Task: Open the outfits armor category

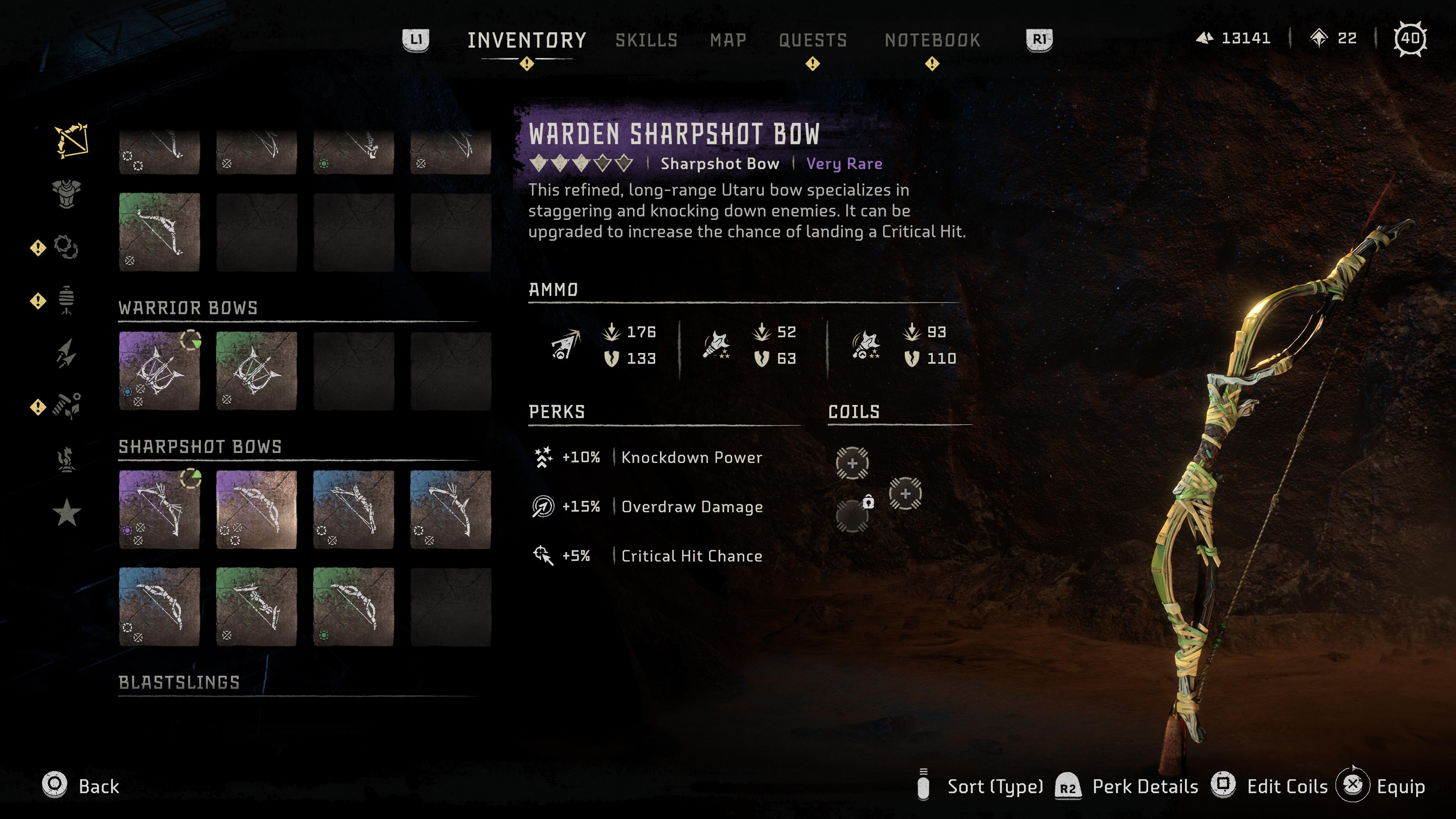Action: [x=67, y=194]
